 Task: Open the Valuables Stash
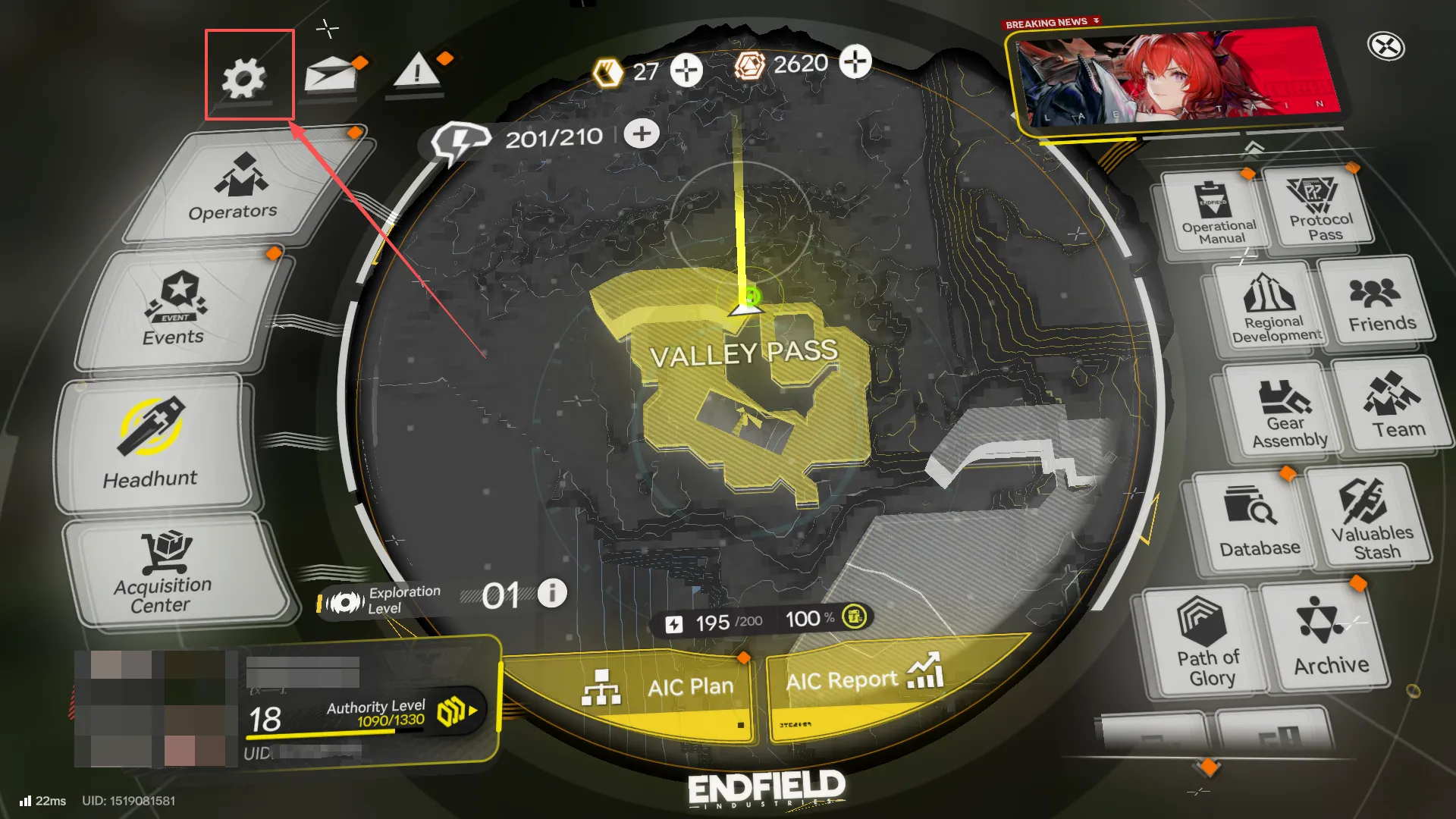[1374, 516]
